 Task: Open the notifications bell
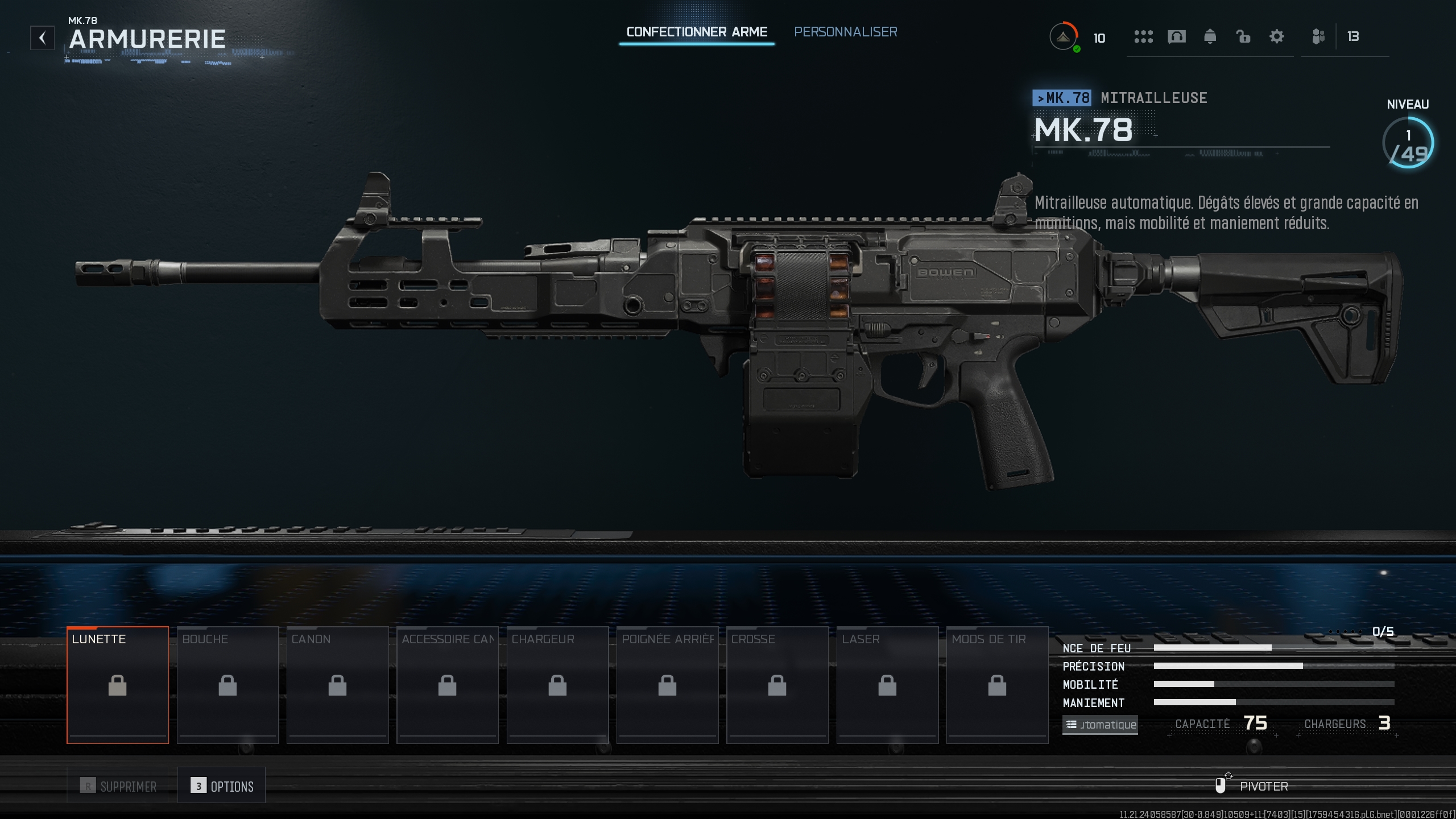1210,36
